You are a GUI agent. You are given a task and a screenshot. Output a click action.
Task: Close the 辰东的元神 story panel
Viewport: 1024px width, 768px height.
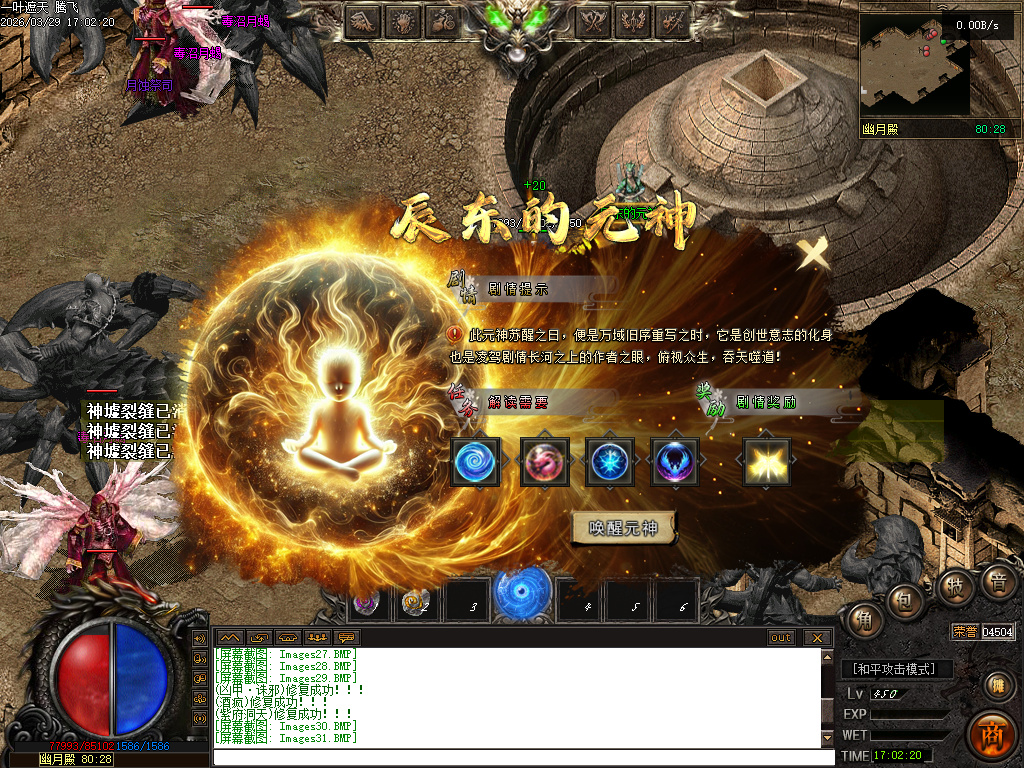[x=814, y=254]
